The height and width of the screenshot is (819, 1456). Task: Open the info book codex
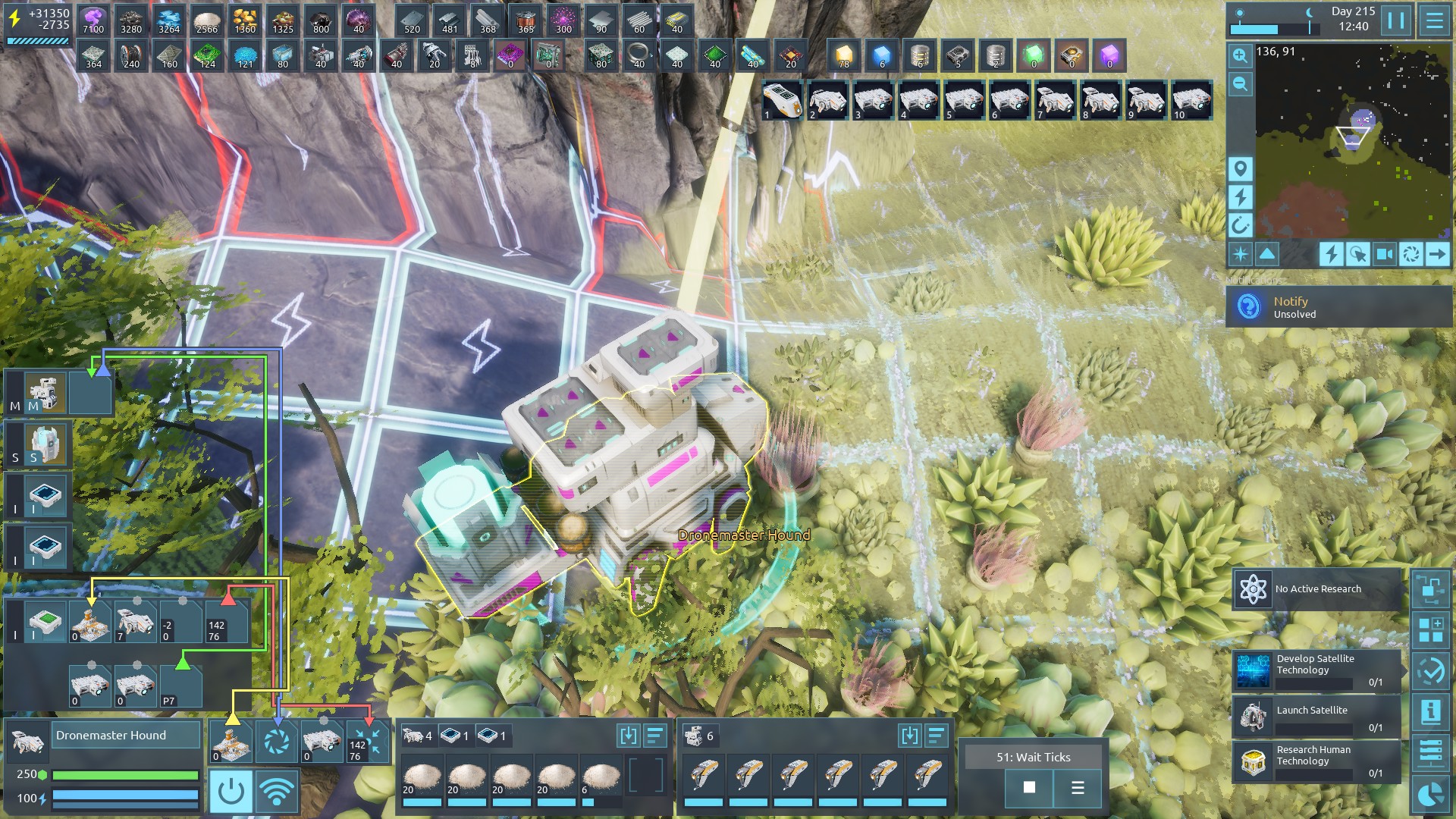1431,712
